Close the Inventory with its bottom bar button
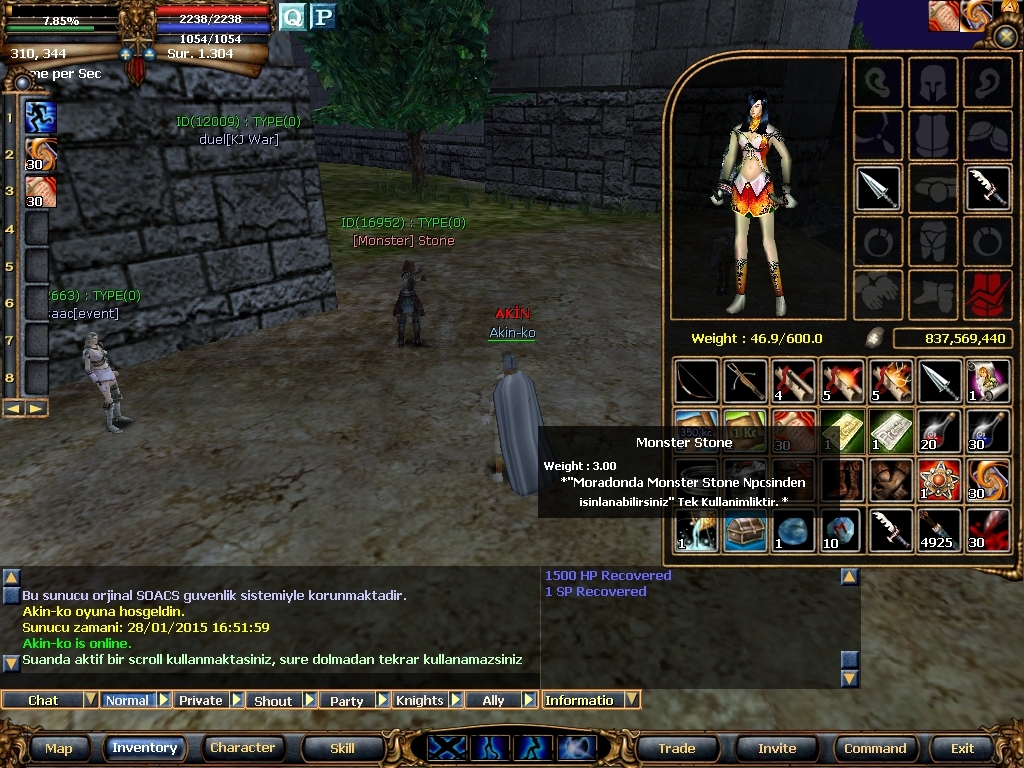The width and height of the screenshot is (1024, 768). (x=145, y=748)
